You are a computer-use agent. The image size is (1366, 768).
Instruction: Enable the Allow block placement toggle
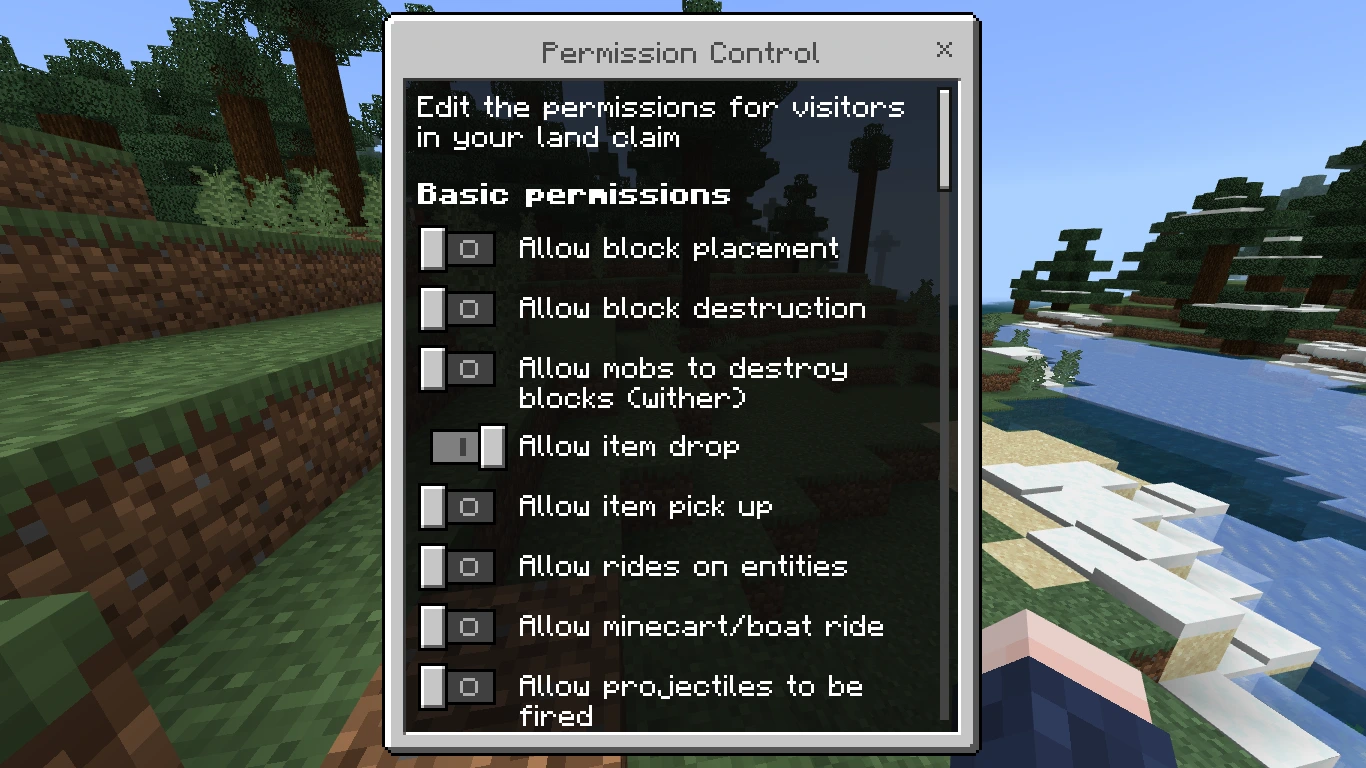[457, 249]
